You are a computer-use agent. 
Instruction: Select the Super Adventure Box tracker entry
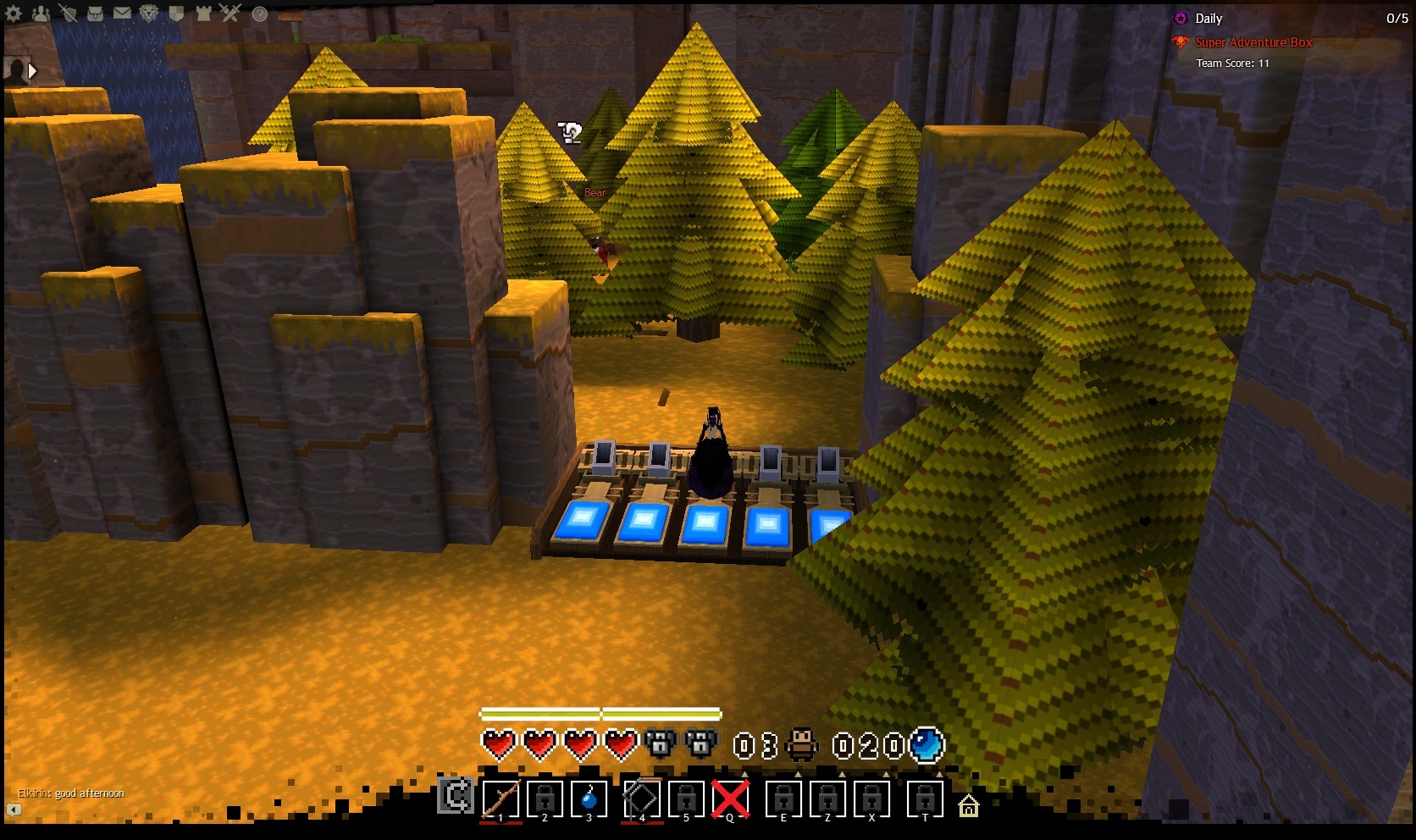pos(1253,42)
